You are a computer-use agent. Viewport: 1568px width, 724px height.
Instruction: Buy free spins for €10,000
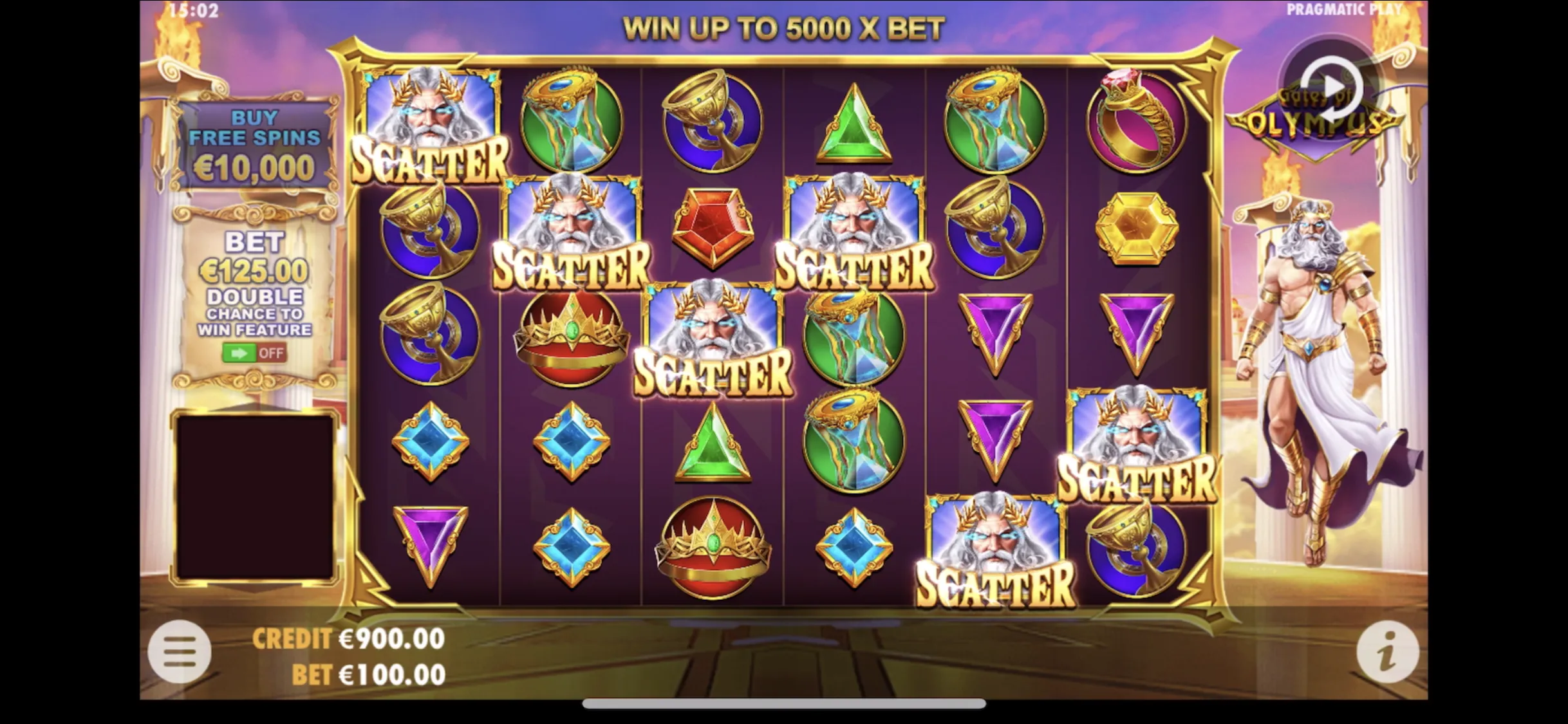(x=255, y=145)
